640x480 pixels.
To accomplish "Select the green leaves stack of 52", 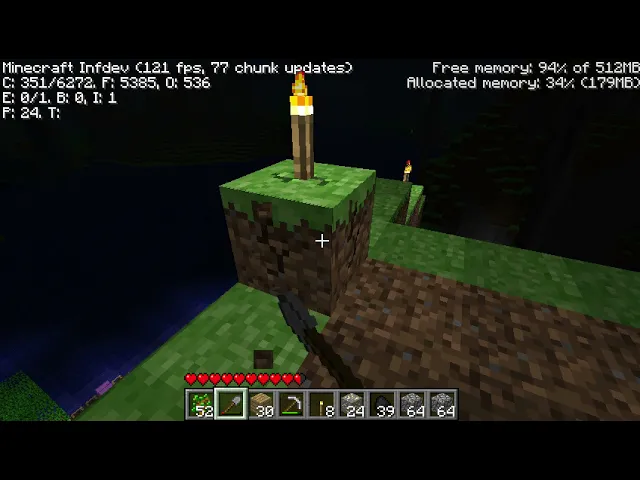I will coord(202,405).
